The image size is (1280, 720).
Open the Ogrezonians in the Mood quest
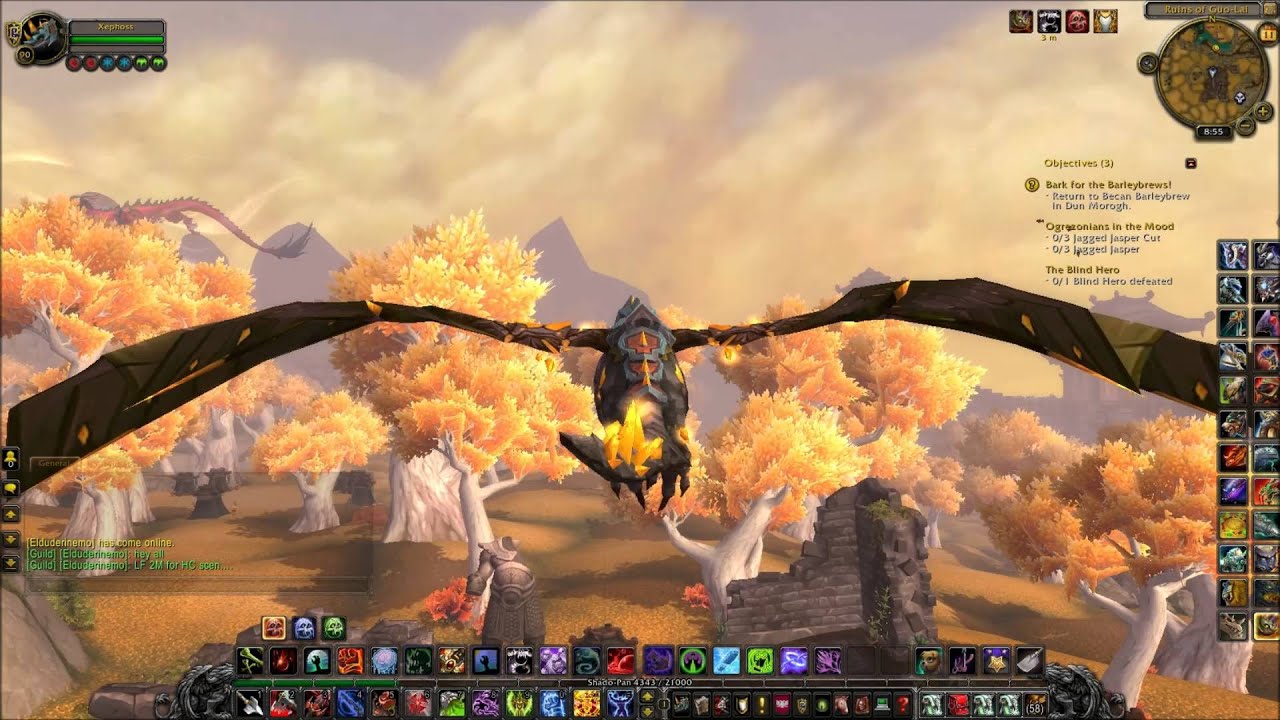pos(1109,227)
